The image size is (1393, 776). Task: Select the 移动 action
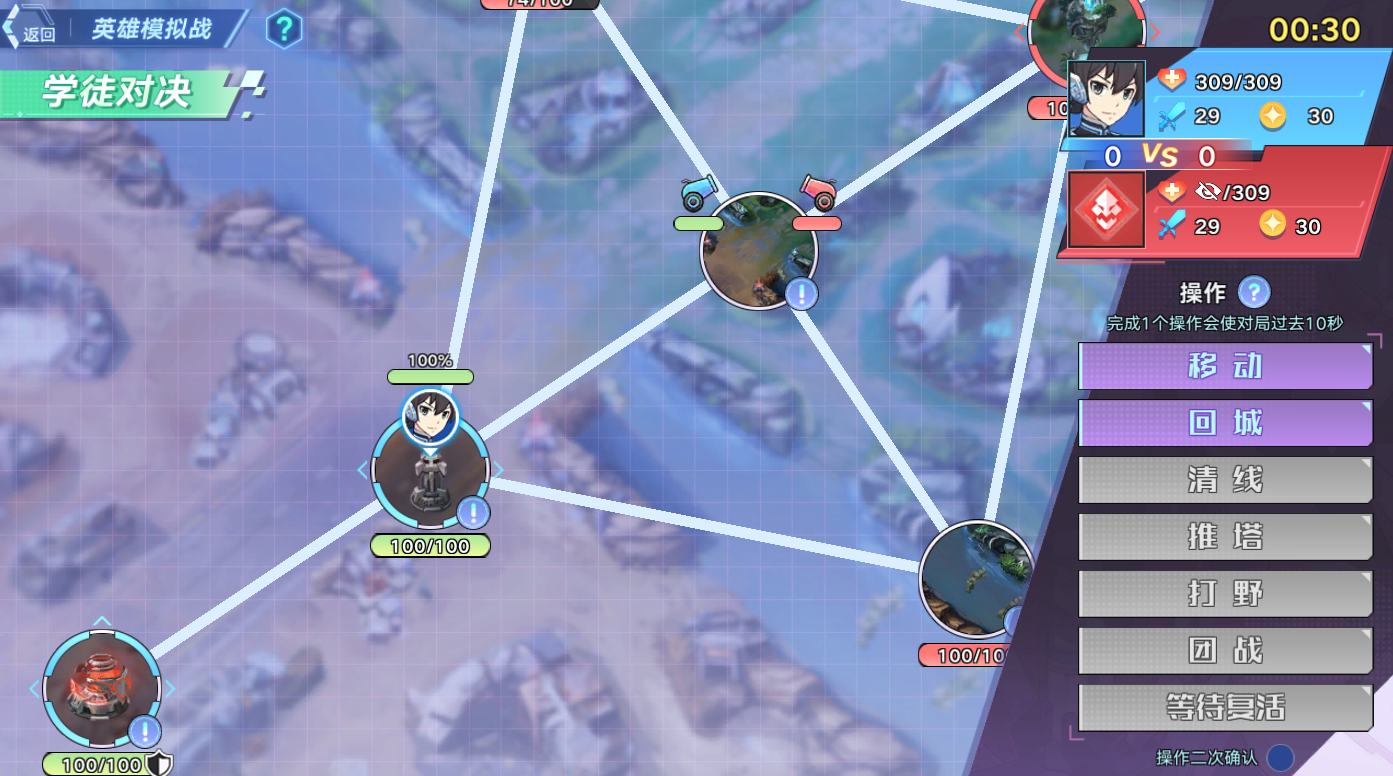pyautogui.click(x=1225, y=366)
